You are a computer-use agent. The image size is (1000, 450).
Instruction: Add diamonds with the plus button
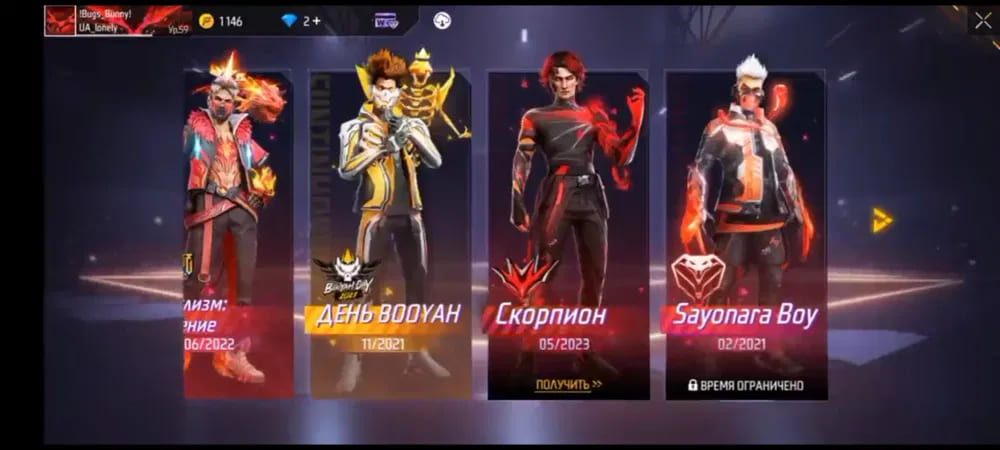316,21
